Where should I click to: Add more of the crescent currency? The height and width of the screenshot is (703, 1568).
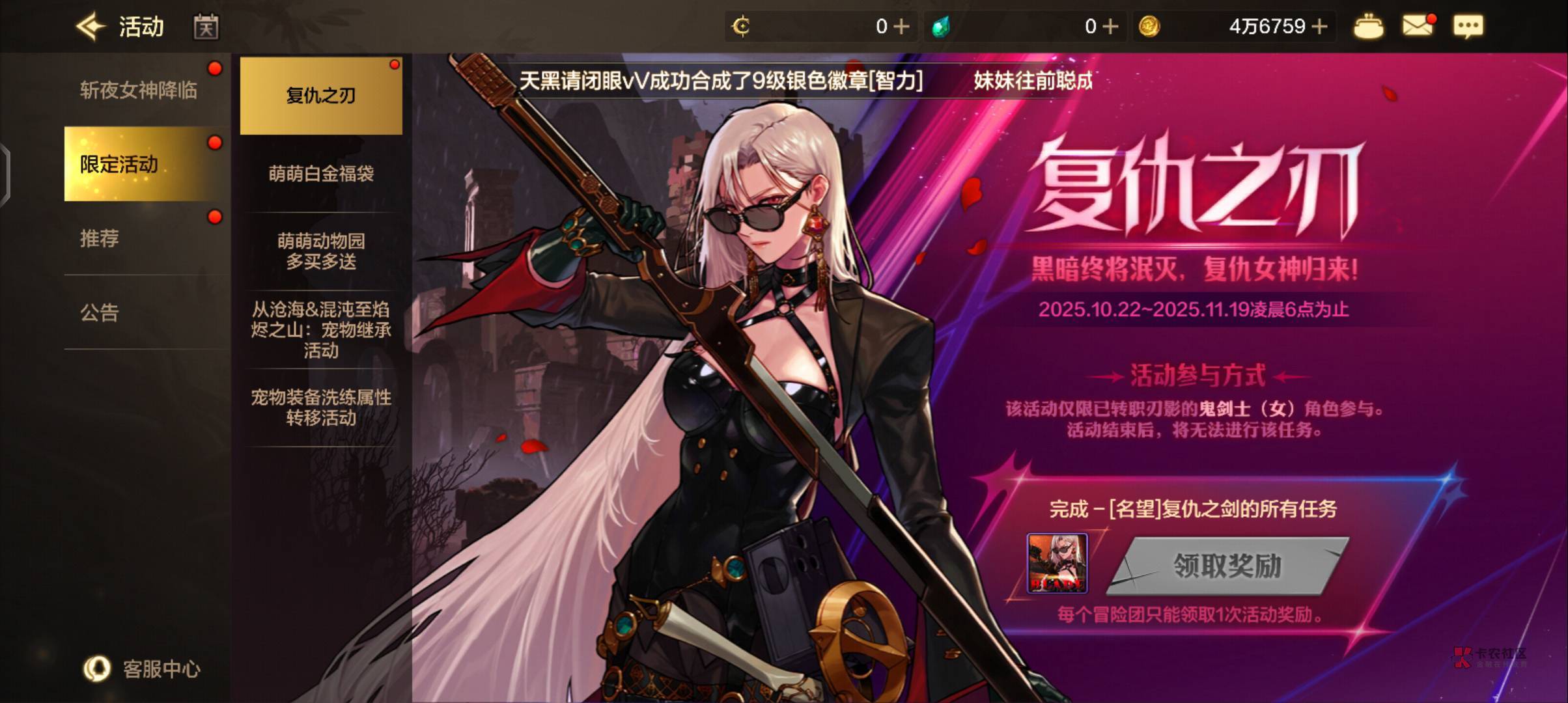902,27
